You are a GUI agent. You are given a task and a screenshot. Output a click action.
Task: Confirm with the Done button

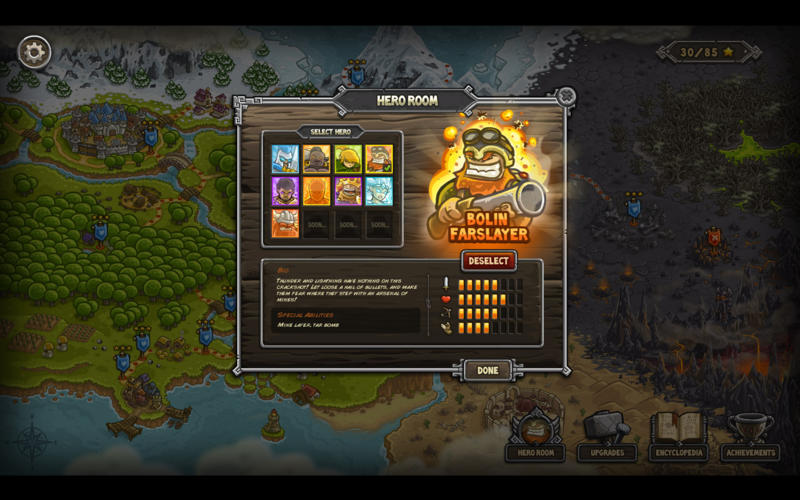coord(487,370)
